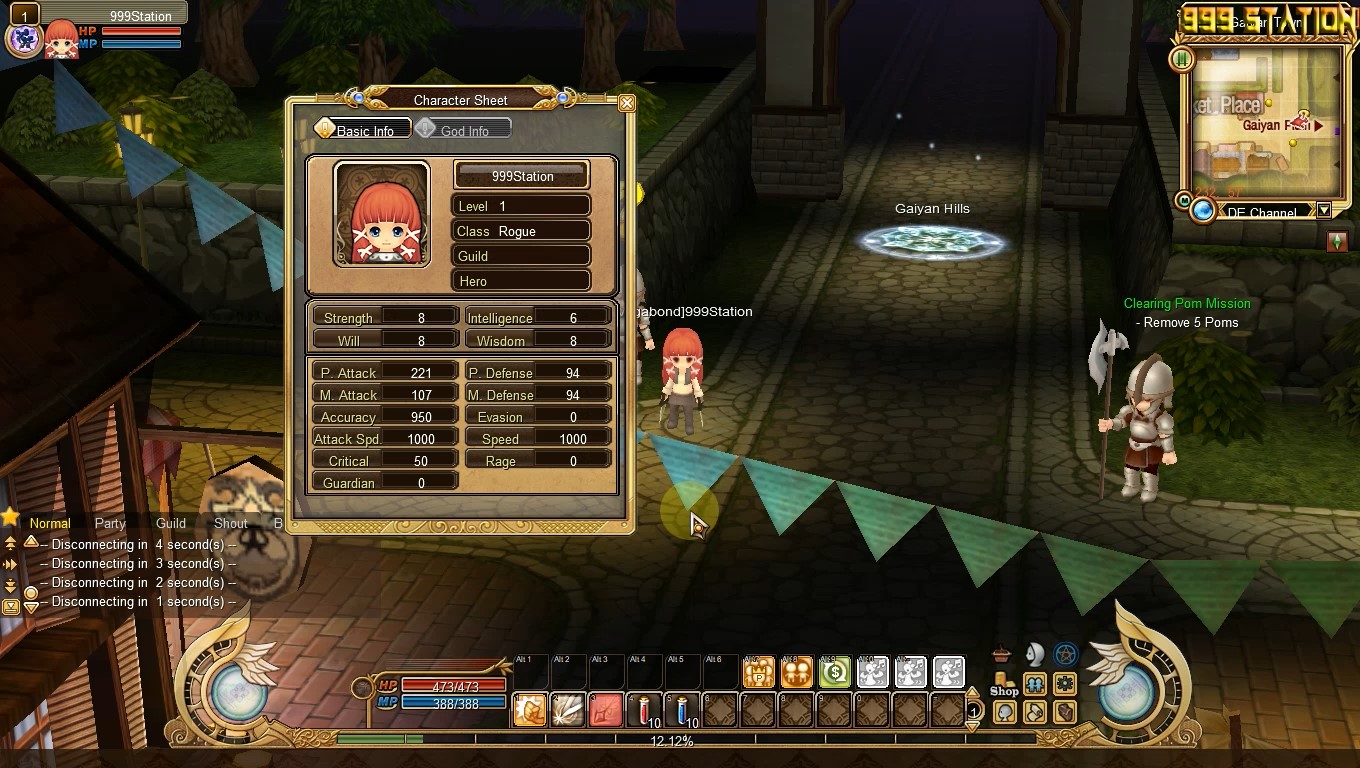The image size is (1360, 768).
Task: Click the blue globe button below minimap
Action: (1203, 211)
